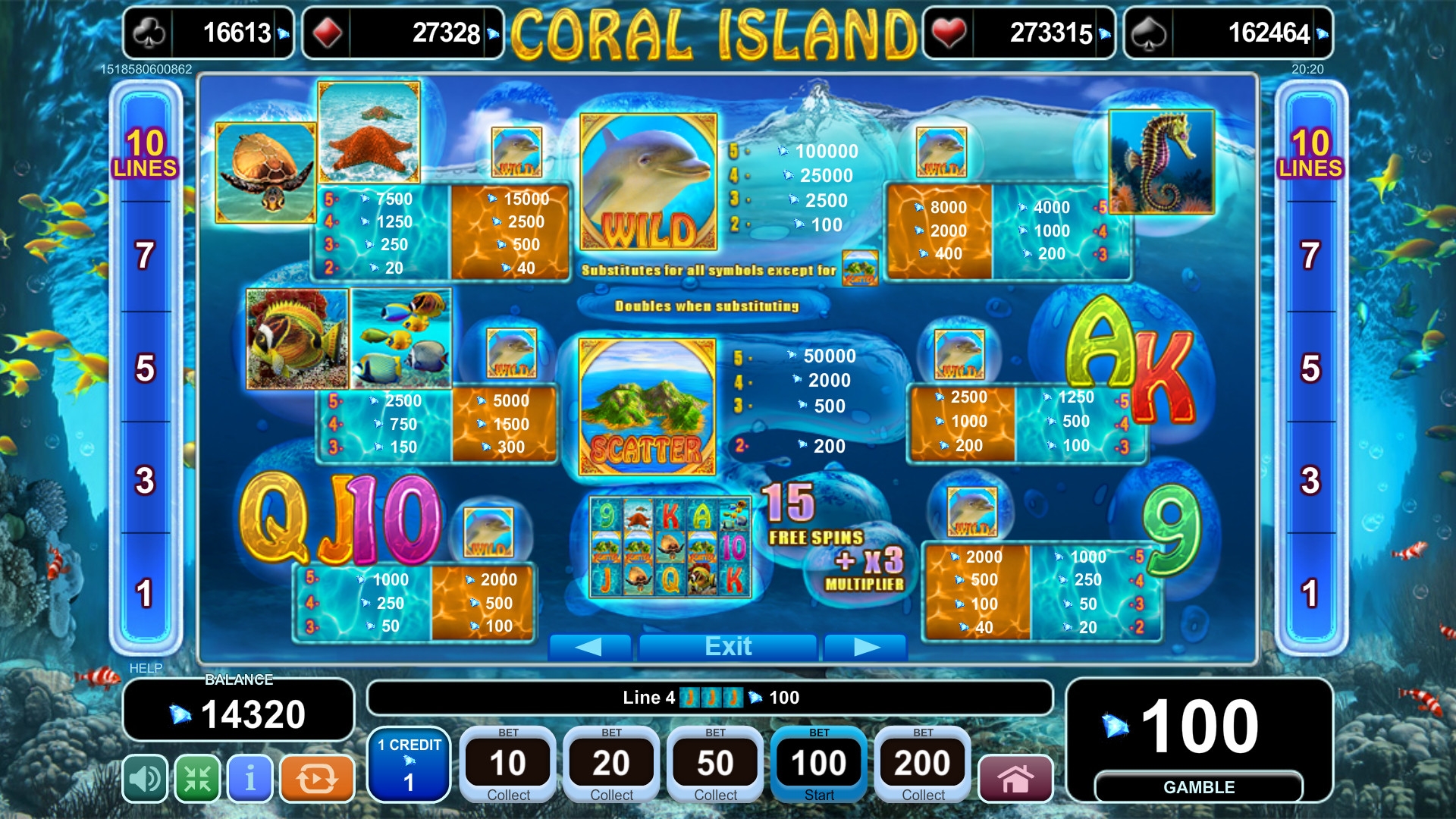Toggle fullscreen with the green arrows button
This screenshot has width=1456, height=819.
(197, 778)
